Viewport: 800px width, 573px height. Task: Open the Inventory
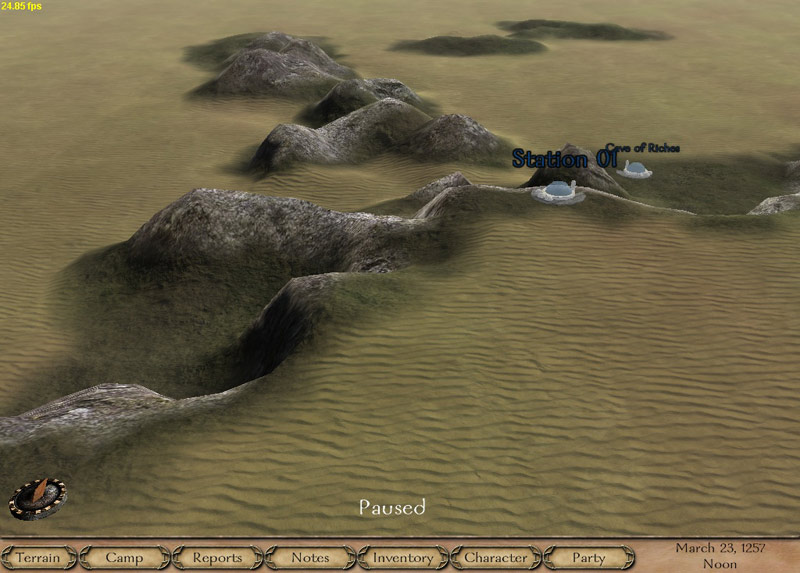[403, 558]
